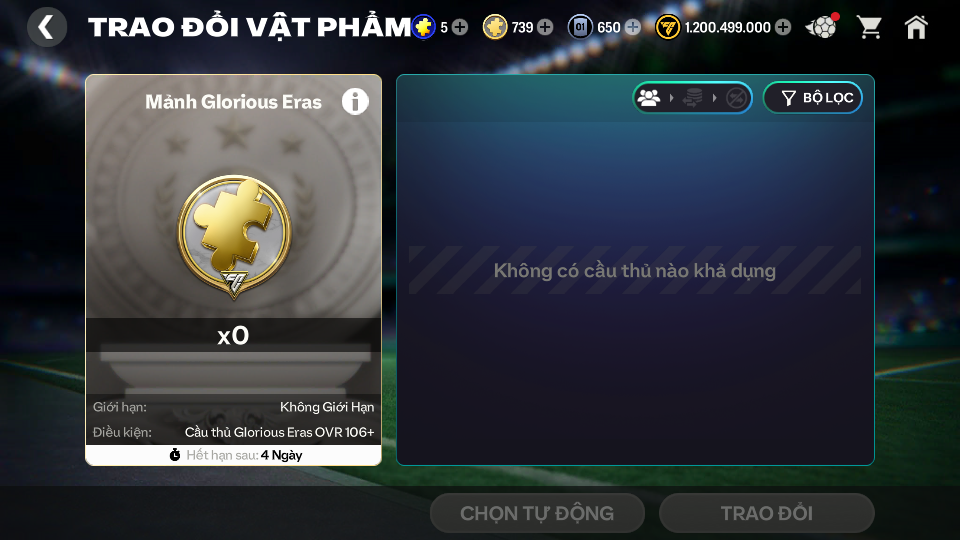Go back using the arrow button
Viewport: 960px width, 540px height.
[x=46, y=27]
